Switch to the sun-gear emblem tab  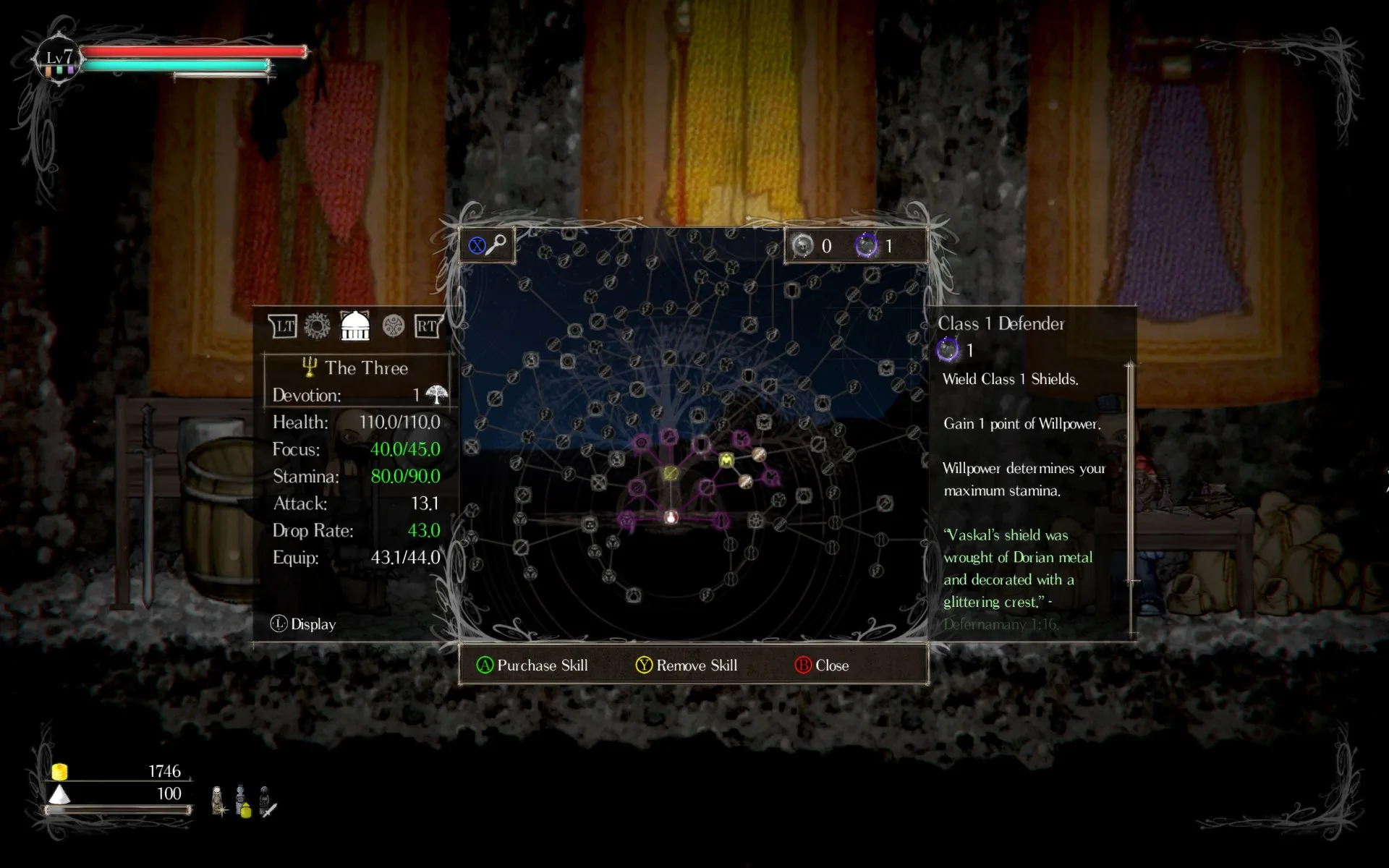tap(317, 326)
